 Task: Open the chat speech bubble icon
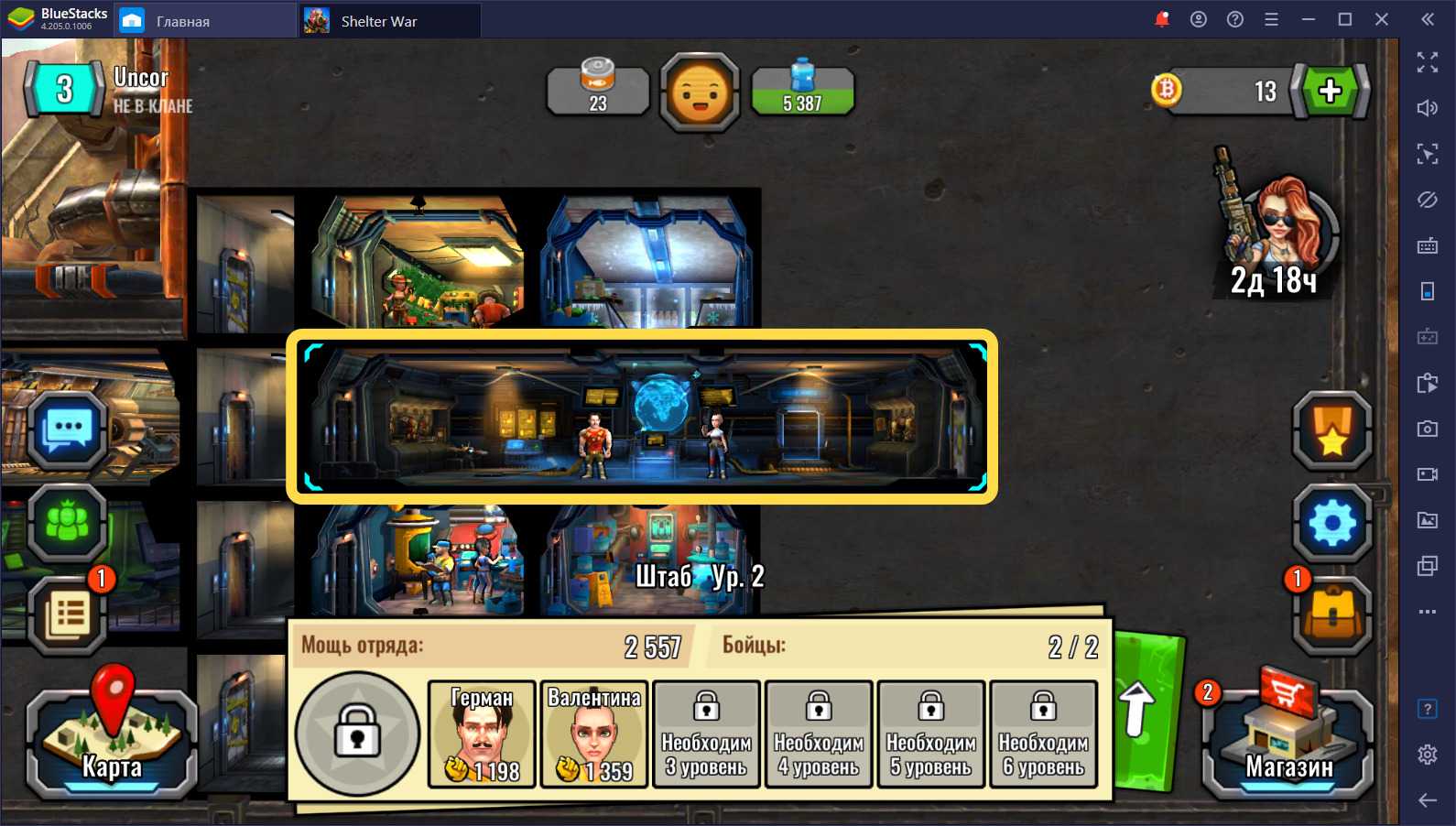[x=69, y=430]
